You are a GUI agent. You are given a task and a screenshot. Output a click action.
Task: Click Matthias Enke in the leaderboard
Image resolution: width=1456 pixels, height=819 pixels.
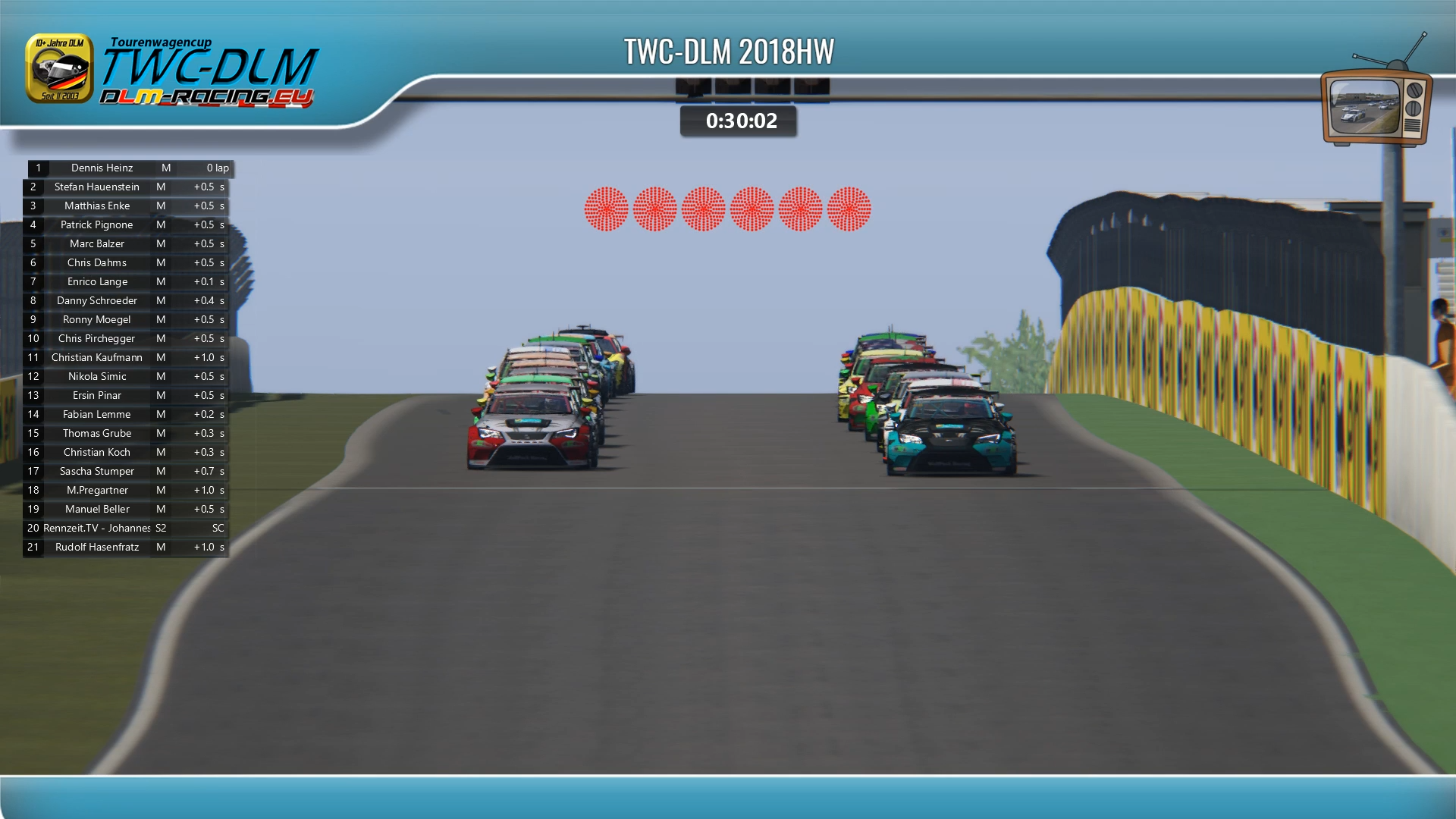pos(97,206)
